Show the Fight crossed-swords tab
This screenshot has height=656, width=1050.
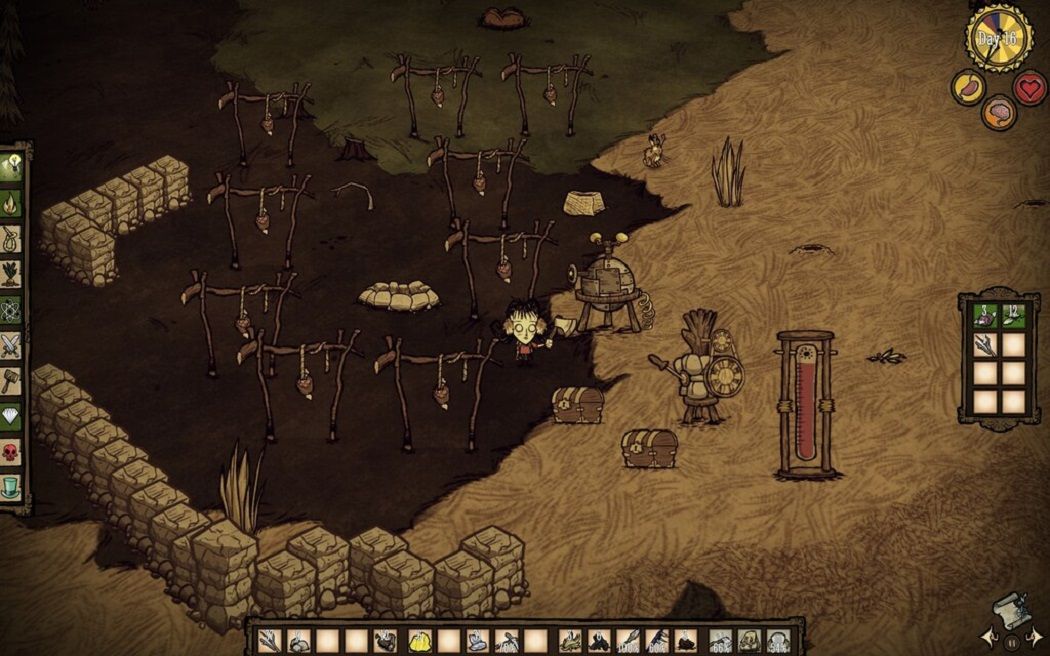tap(13, 345)
